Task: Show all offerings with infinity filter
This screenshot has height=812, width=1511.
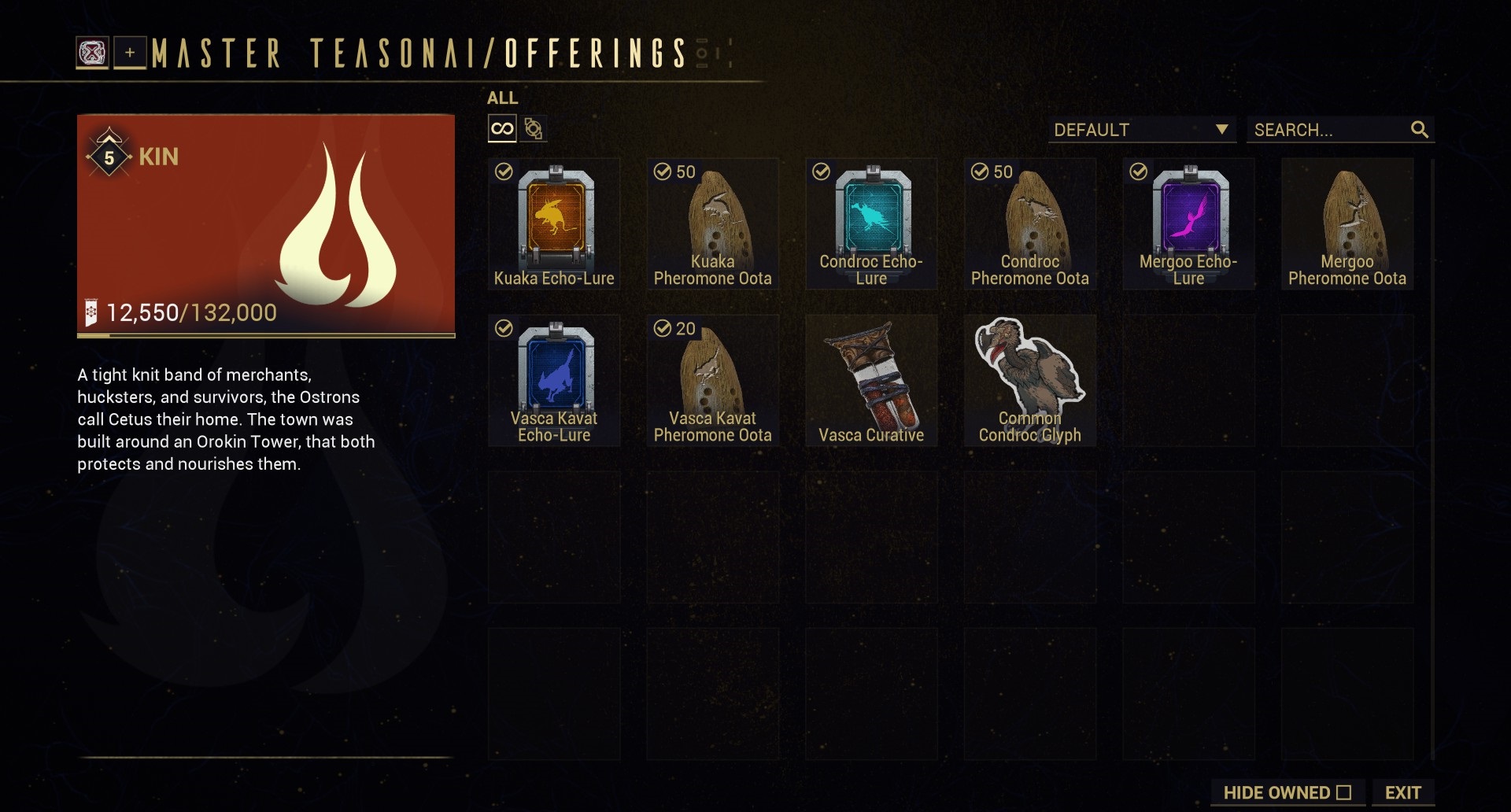Action: [502, 128]
